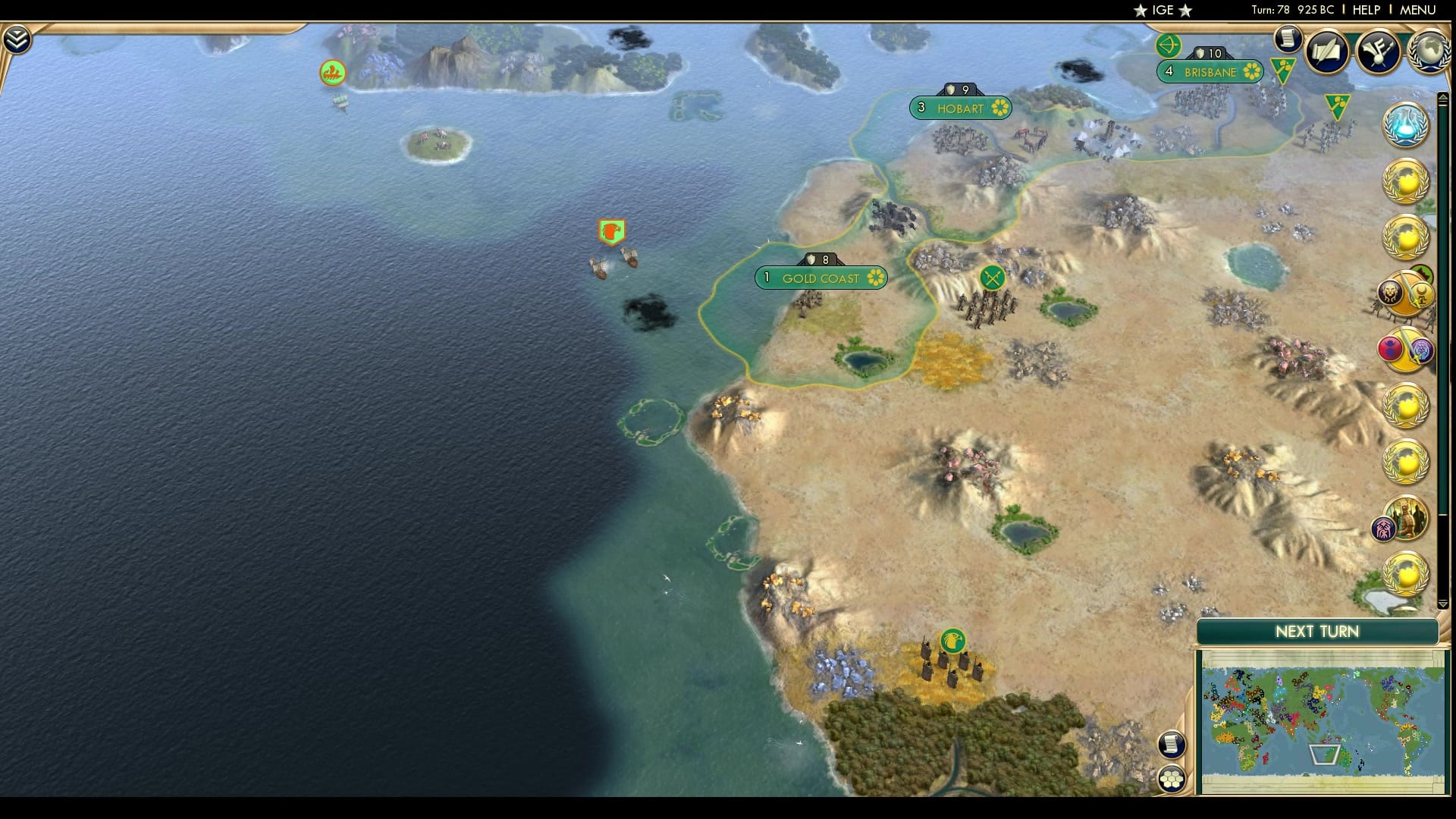Image resolution: width=1456 pixels, height=819 pixels.
Task: Click the down arrow below the notification stack
Action: (x=1443, y=604)
